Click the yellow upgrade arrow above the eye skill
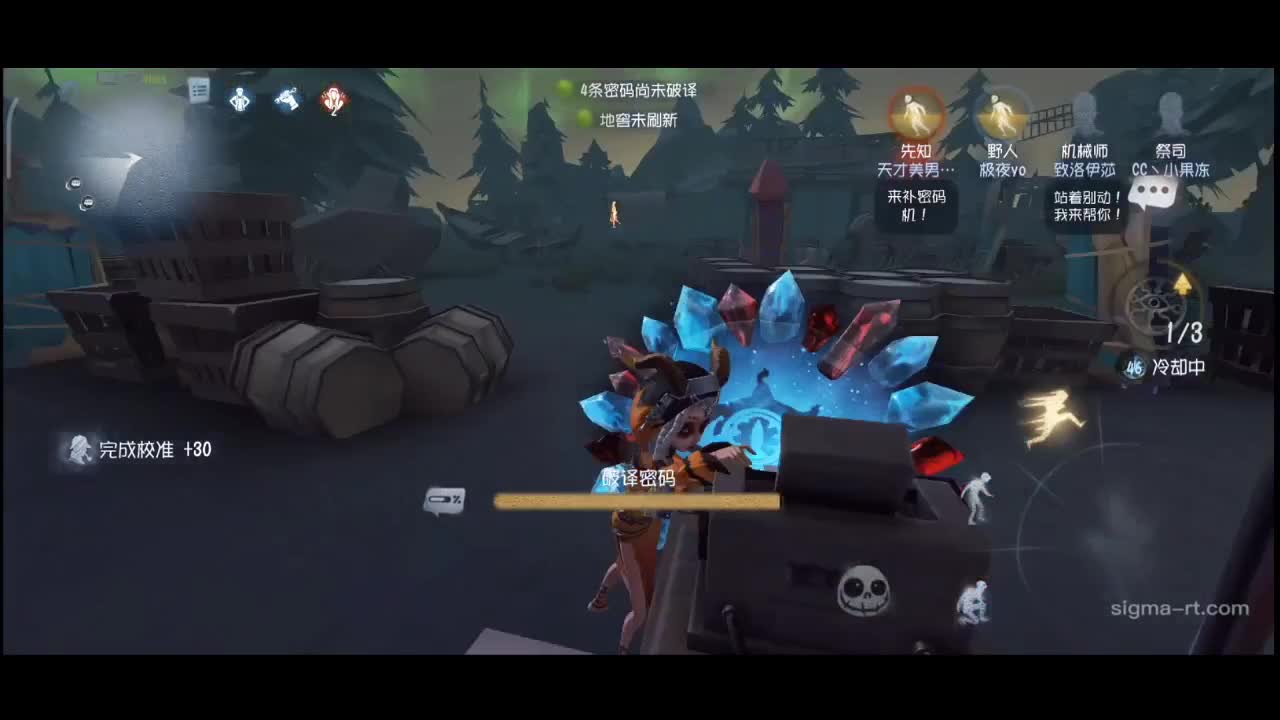This screenshot has height=720, width=1280. (1184, 284)
